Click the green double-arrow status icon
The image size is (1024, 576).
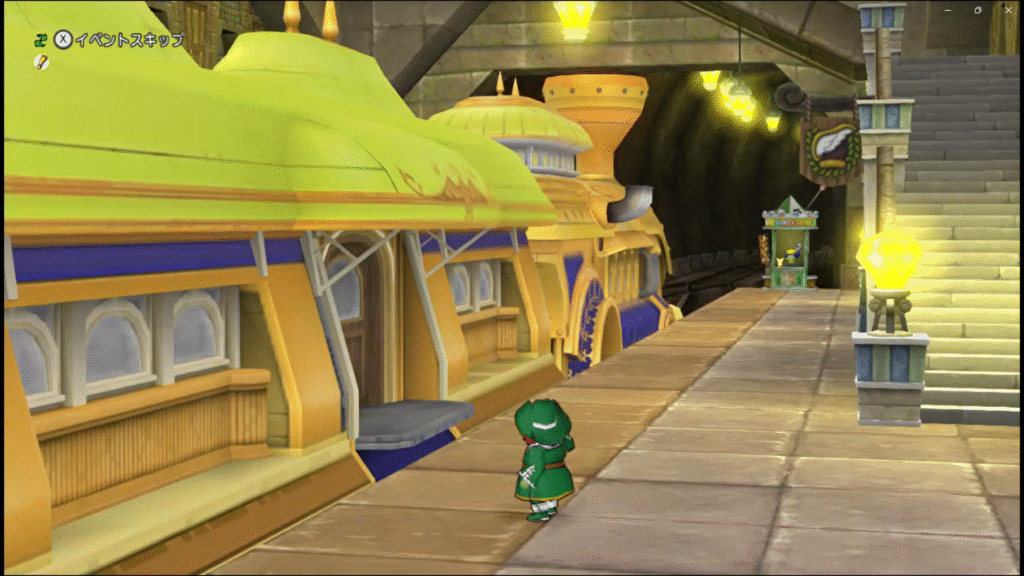point(40,40)
